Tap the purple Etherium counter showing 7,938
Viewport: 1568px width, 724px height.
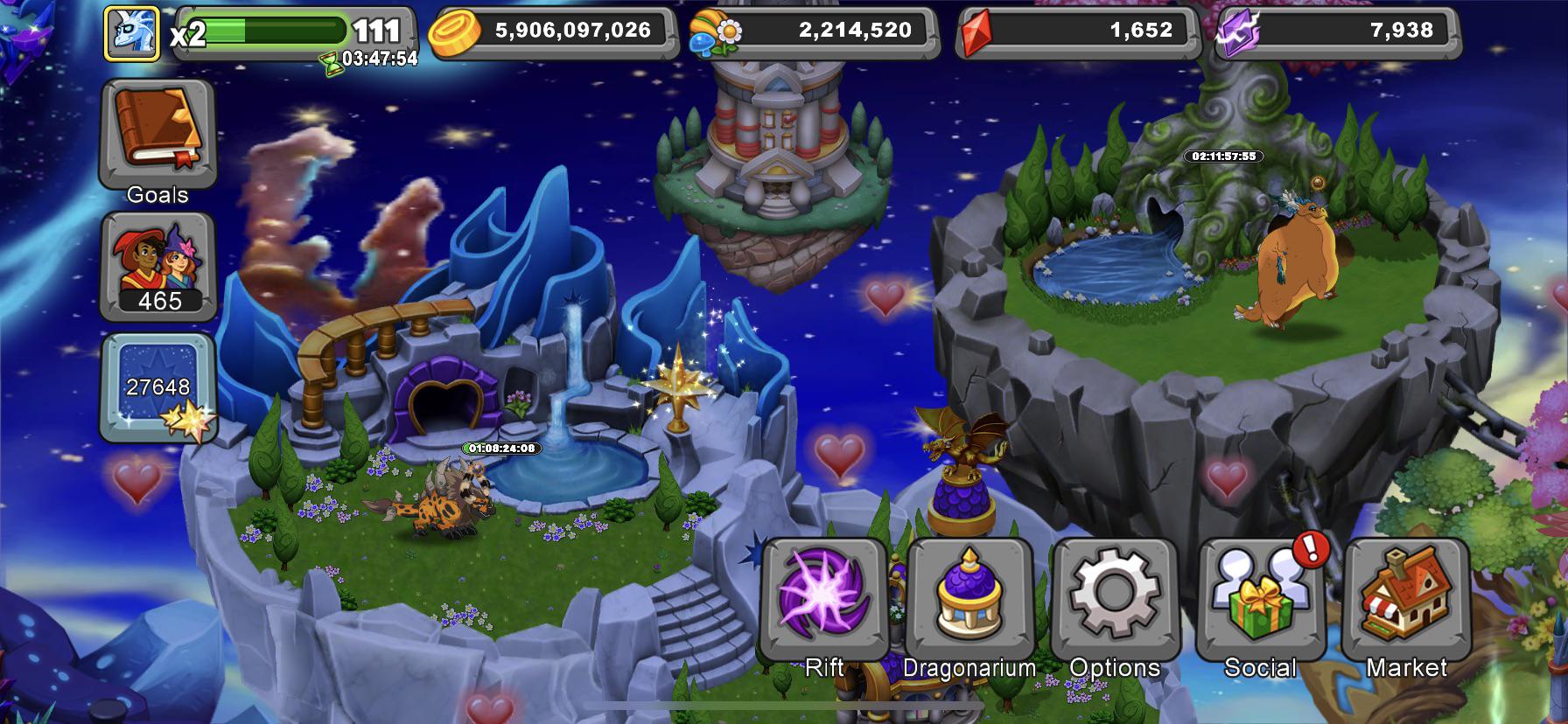pos(1365,29)
